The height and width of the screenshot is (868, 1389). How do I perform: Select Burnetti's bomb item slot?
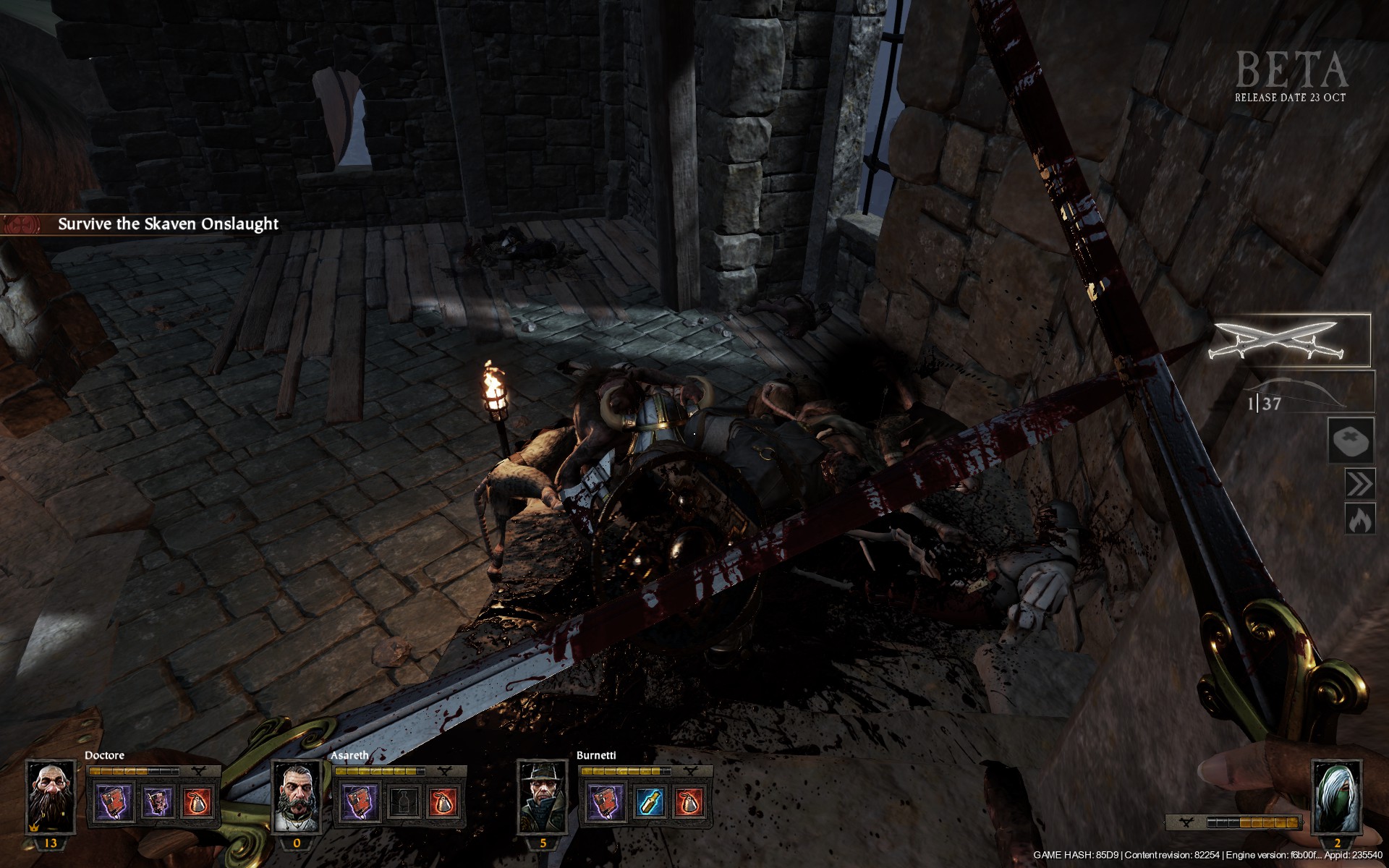(x=690, y=803)
